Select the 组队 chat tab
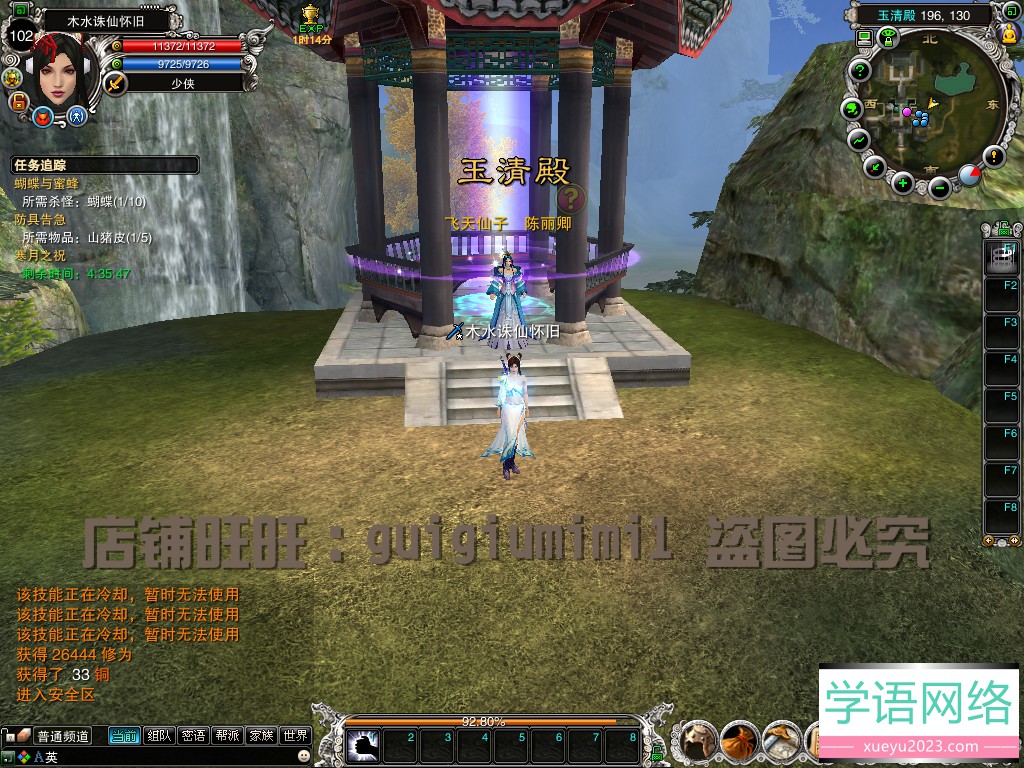 tap(159, 736)
